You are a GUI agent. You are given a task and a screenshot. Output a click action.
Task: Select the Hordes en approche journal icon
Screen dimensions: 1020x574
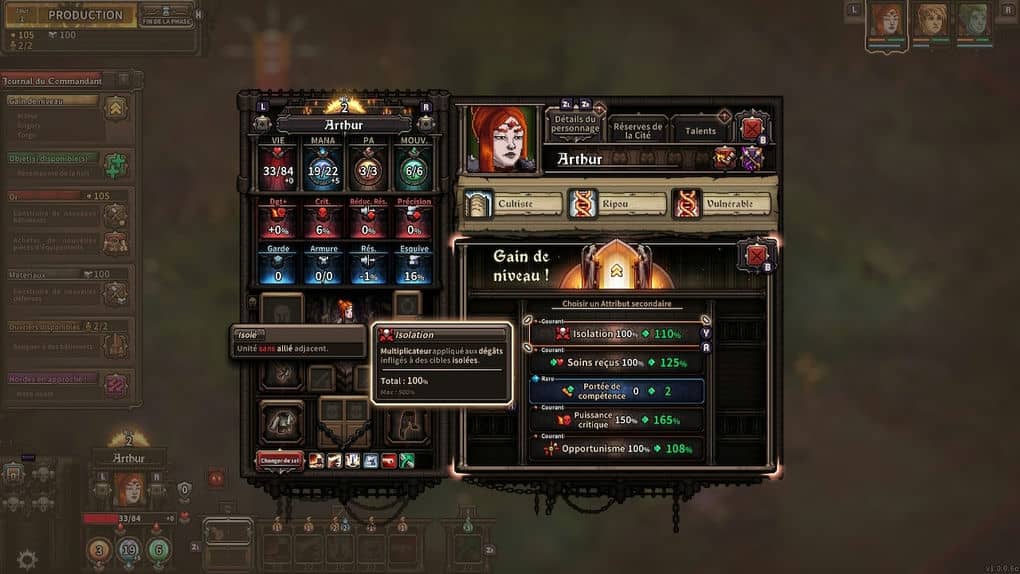pos(116,384)
